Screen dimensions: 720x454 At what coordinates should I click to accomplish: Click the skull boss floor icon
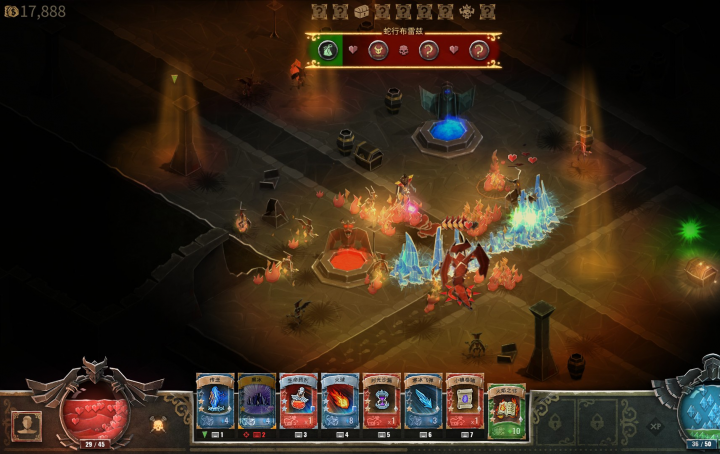[x=466, y=11]
